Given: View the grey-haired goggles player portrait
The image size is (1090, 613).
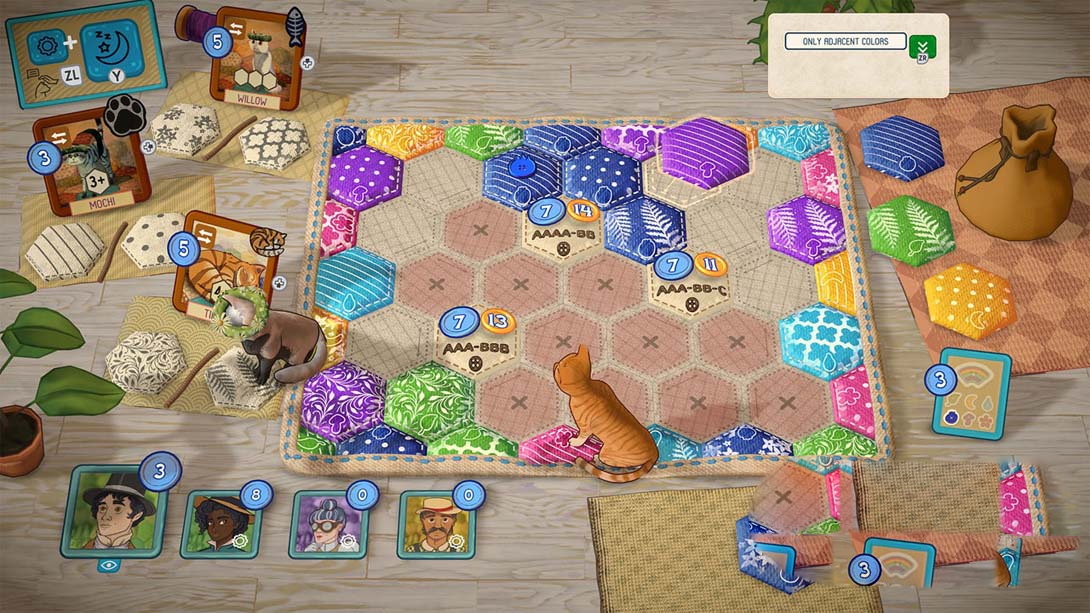Looking at the screenshot, I should click(x=327, y=523).
